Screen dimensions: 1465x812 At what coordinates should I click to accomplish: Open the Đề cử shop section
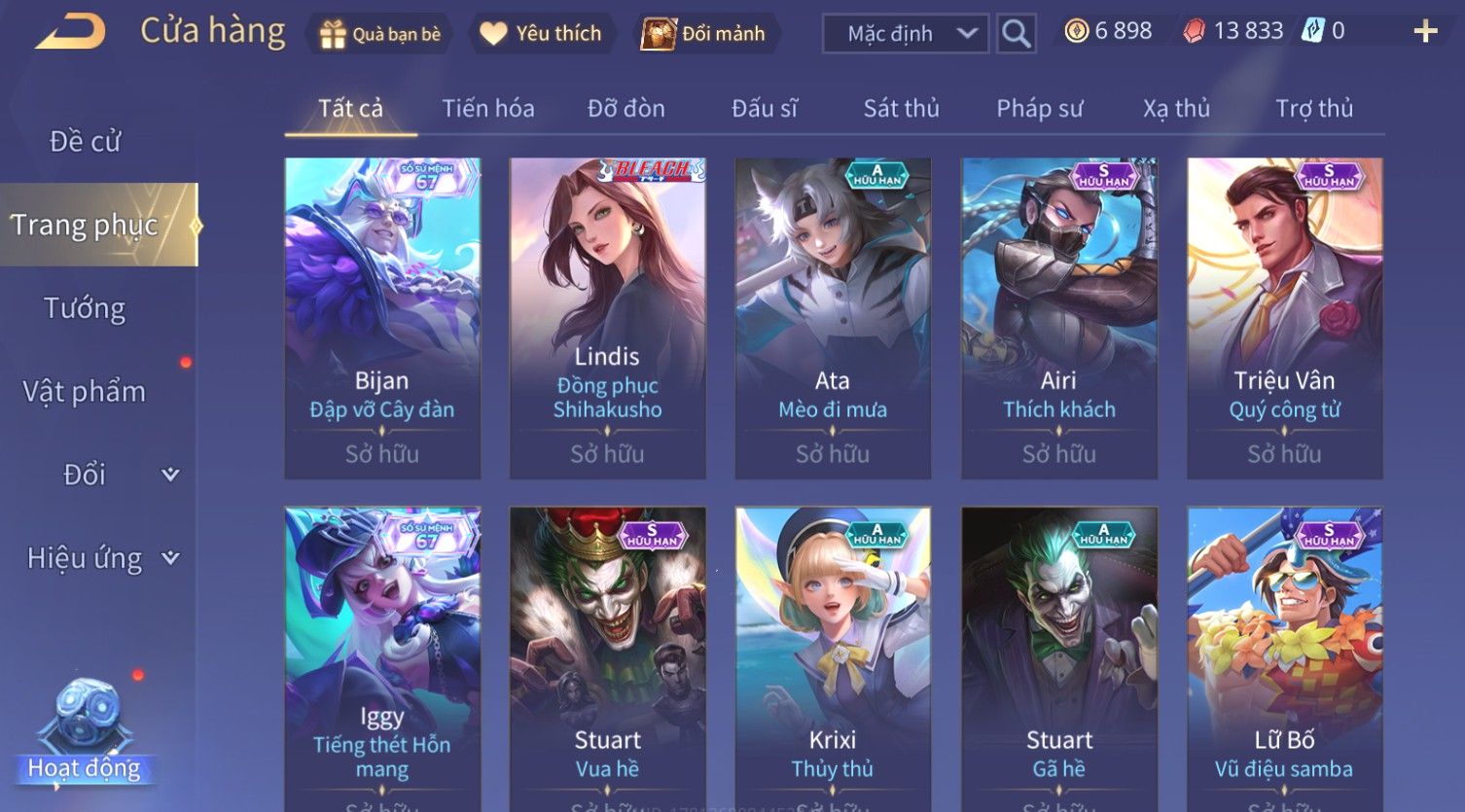point(85,142)
